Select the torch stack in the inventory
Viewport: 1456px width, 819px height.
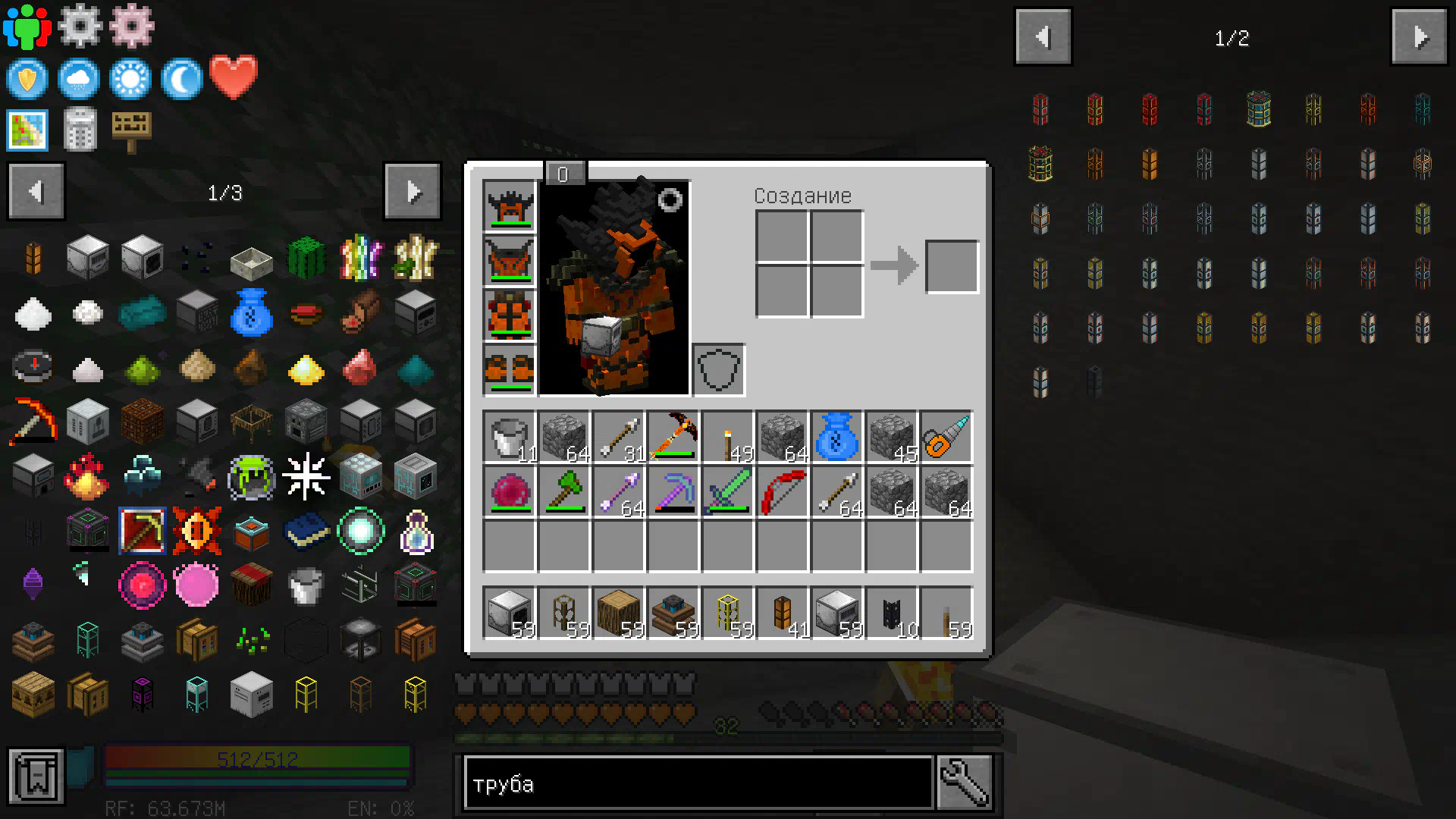[x=727, y=438]
